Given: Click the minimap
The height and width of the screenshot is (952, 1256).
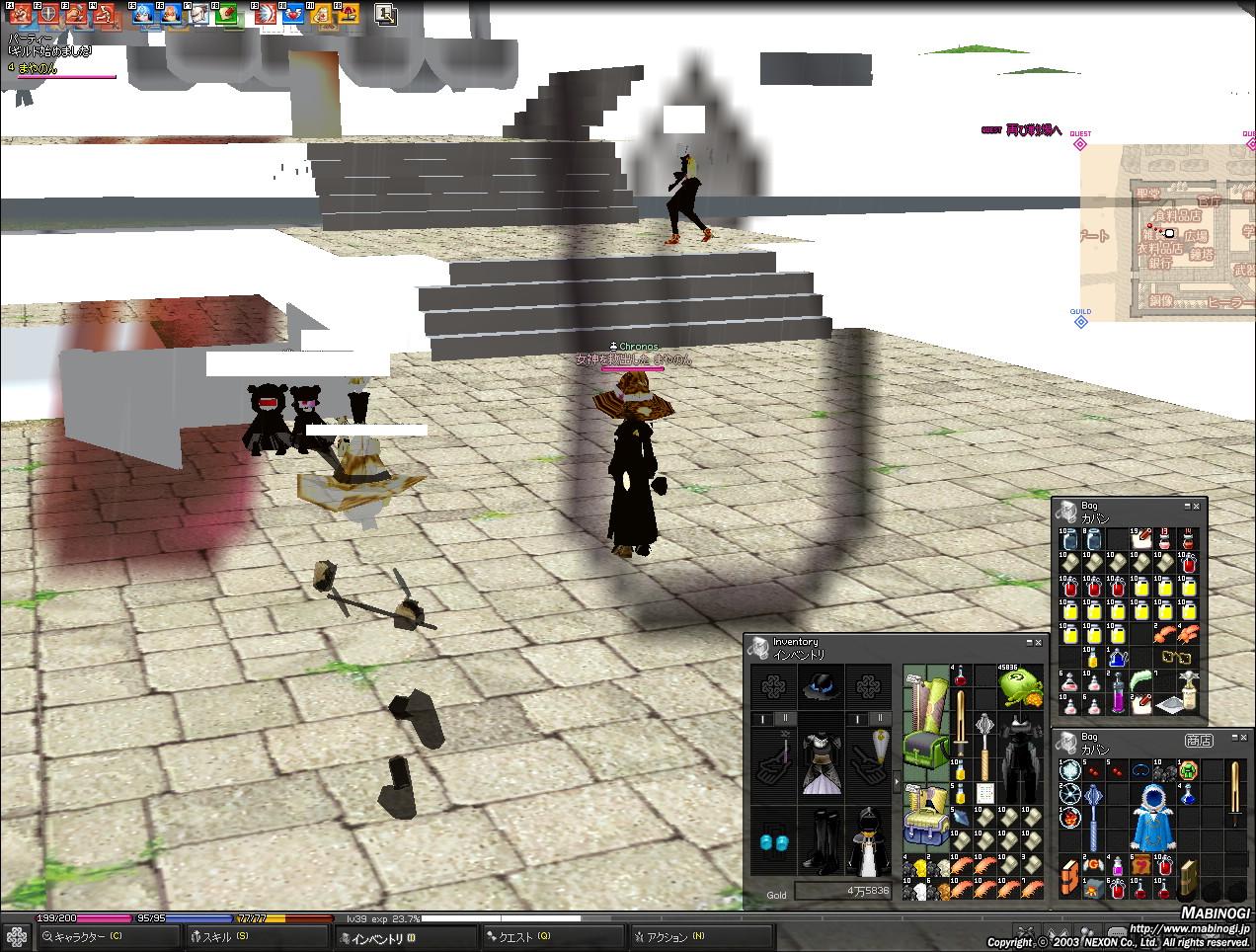Looking at the screenshot, I should pyautogui.click(x=1167, y=233).
